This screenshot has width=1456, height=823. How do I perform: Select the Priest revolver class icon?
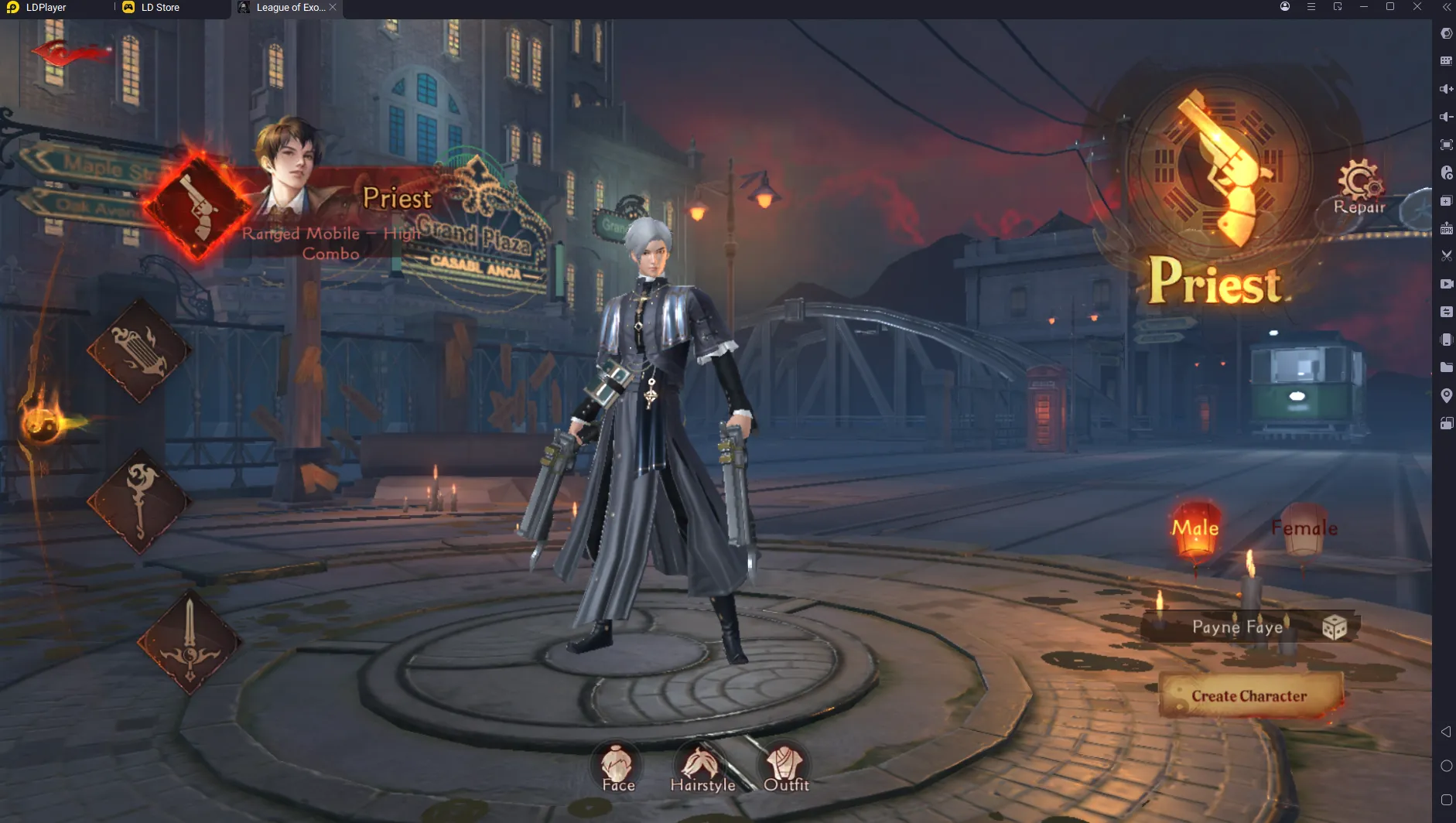click(197, 207)
